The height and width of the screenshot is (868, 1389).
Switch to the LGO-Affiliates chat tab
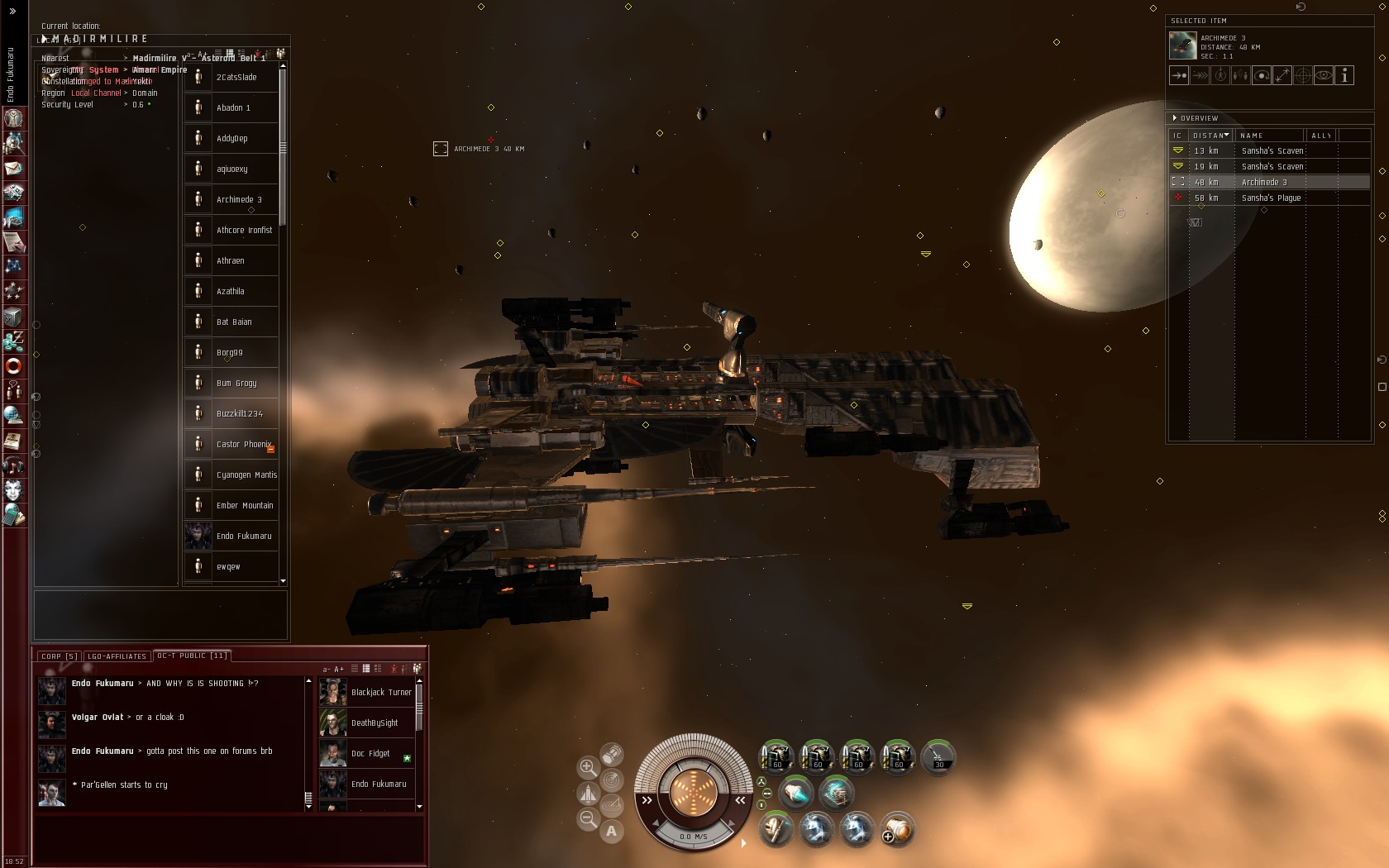(x=117, y=656)
